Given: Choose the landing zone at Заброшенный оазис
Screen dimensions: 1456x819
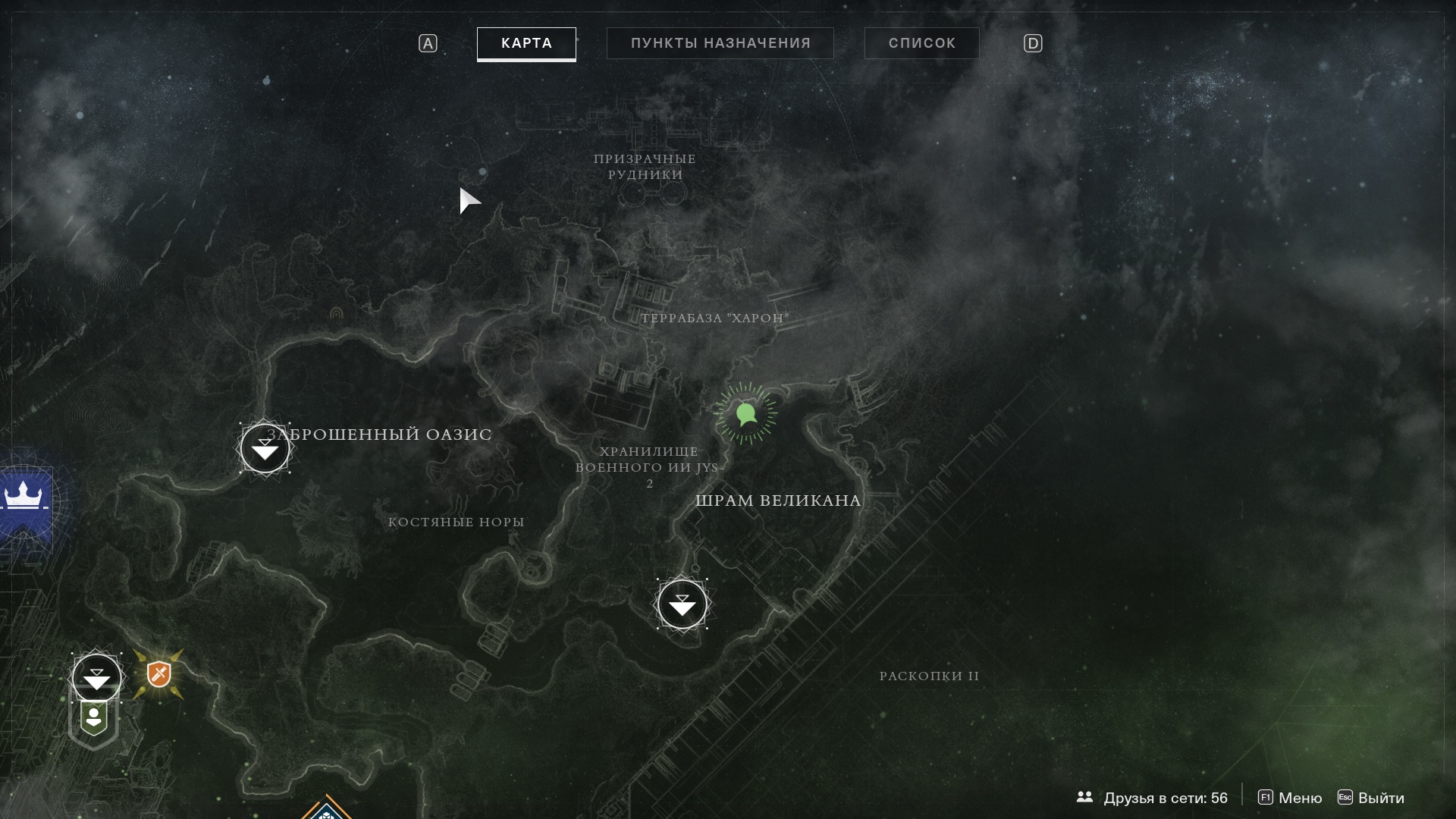Looking at the screenshot, I should (265, 449).
